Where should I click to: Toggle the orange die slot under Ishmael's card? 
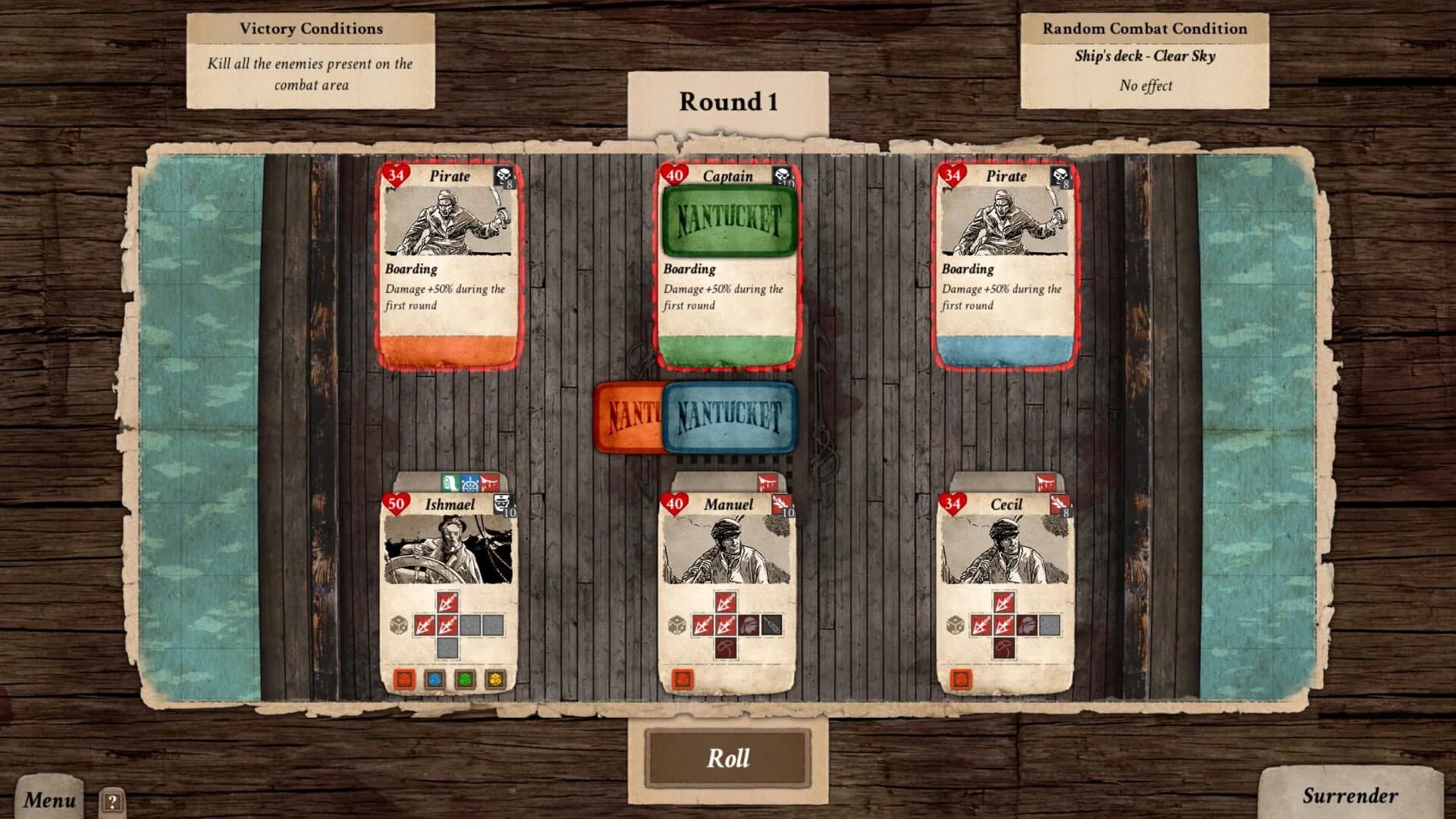pyautogui.click(x=406, y=679)
